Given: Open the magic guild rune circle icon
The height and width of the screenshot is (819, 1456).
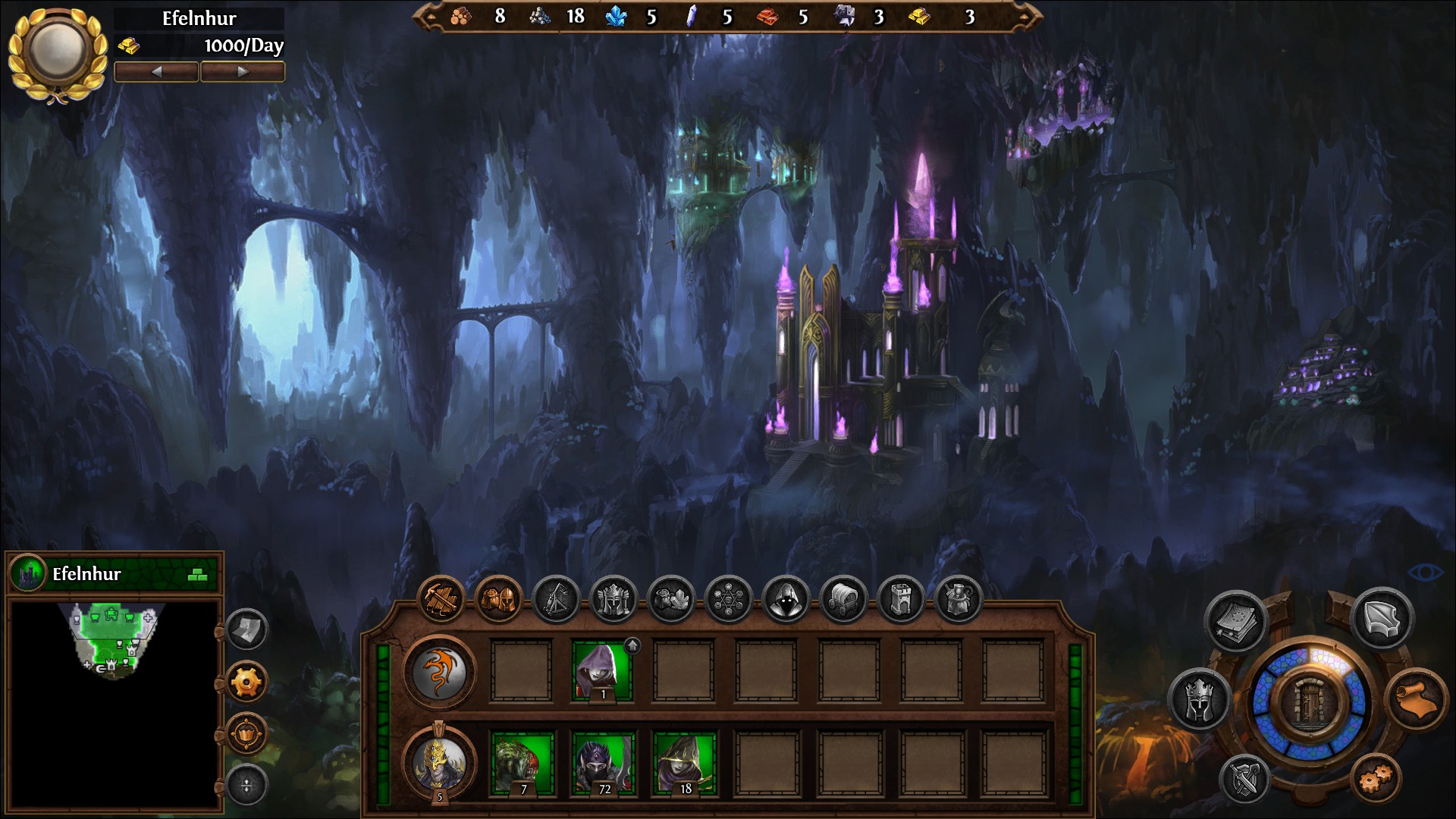Looking at the screenshot, I should 728,600.
